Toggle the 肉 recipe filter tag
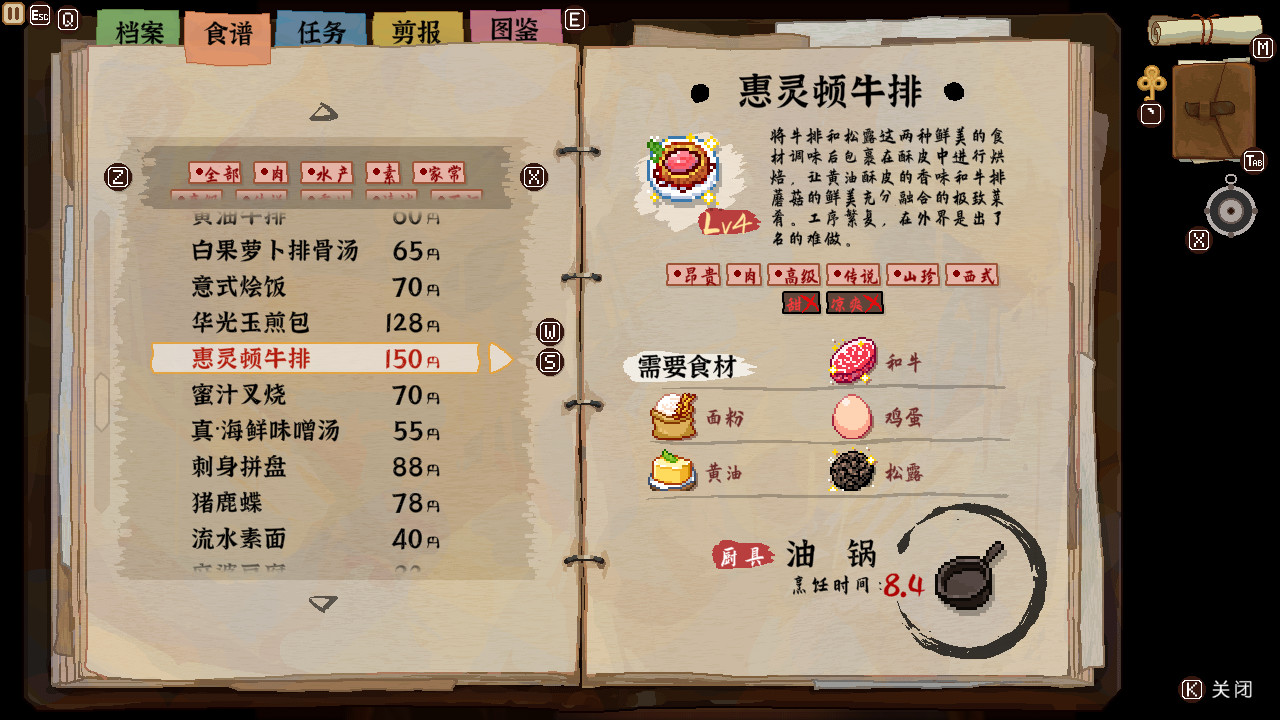This screenshot has height=720, width=1280. tap(271, 171)
